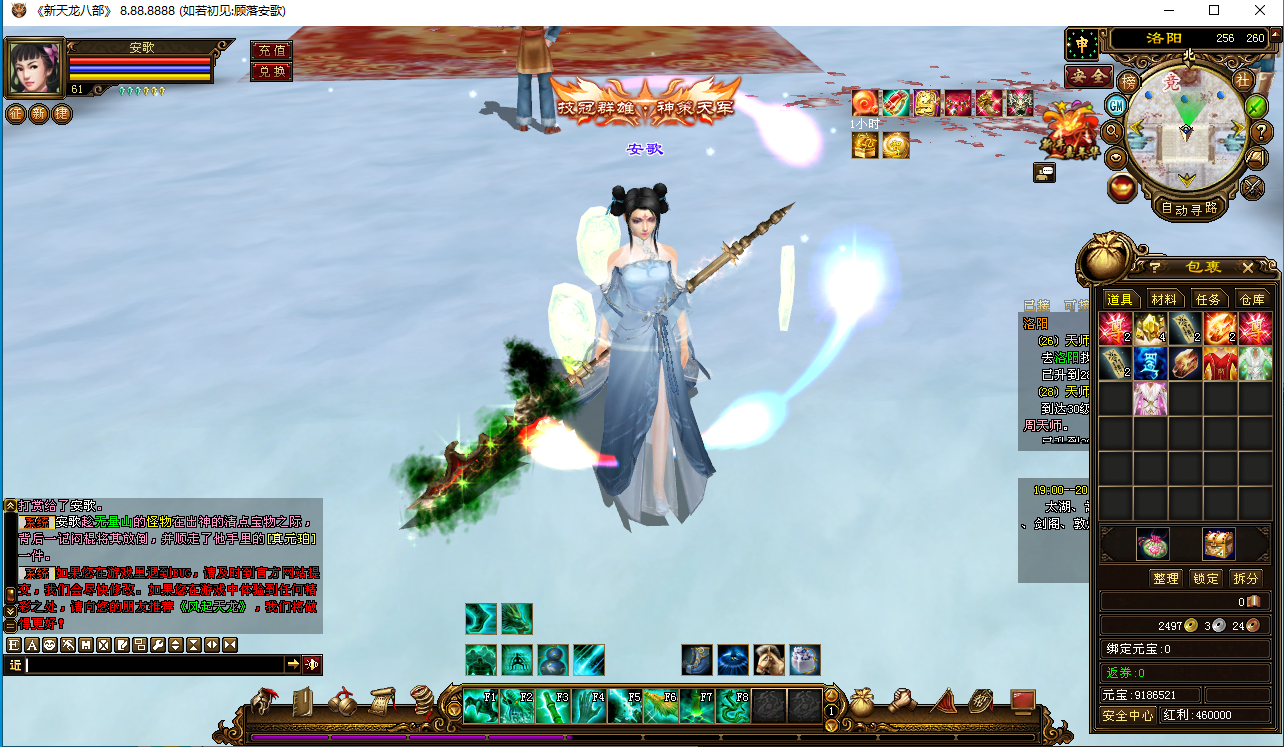
Task: Click the 整理 sort button
Action: tap(1165, 578)
